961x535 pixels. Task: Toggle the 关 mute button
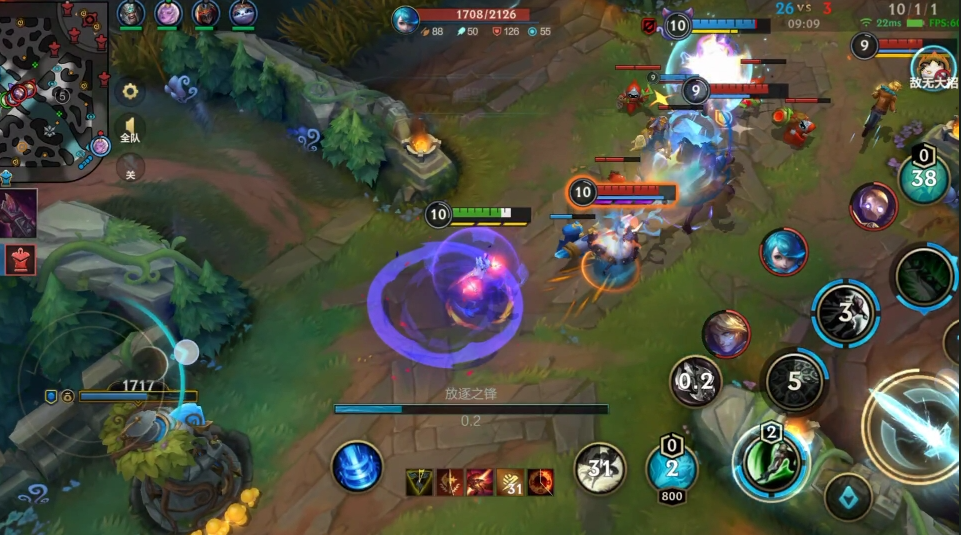130,170
